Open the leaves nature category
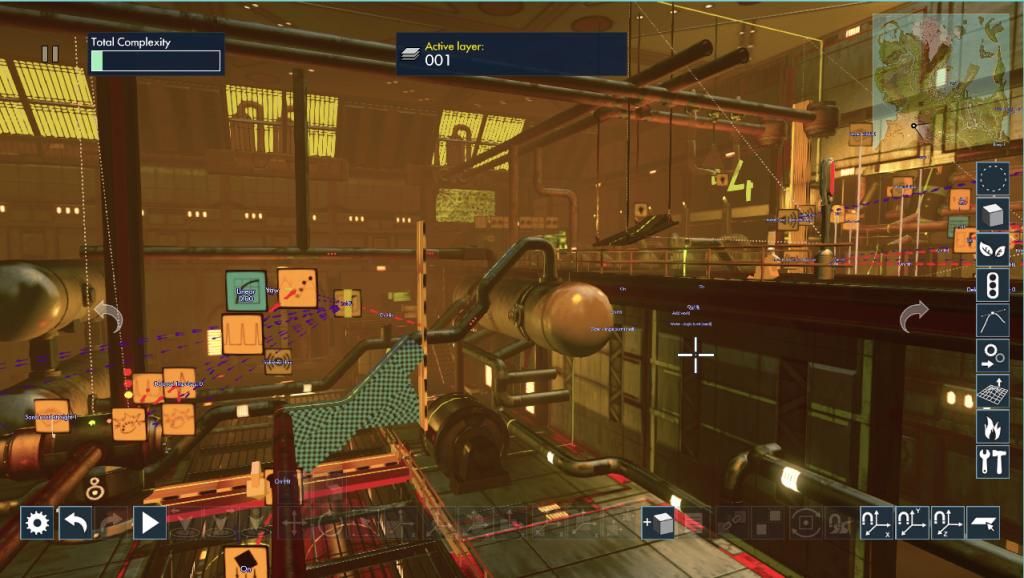1024x578 pixels. [993, 250]
